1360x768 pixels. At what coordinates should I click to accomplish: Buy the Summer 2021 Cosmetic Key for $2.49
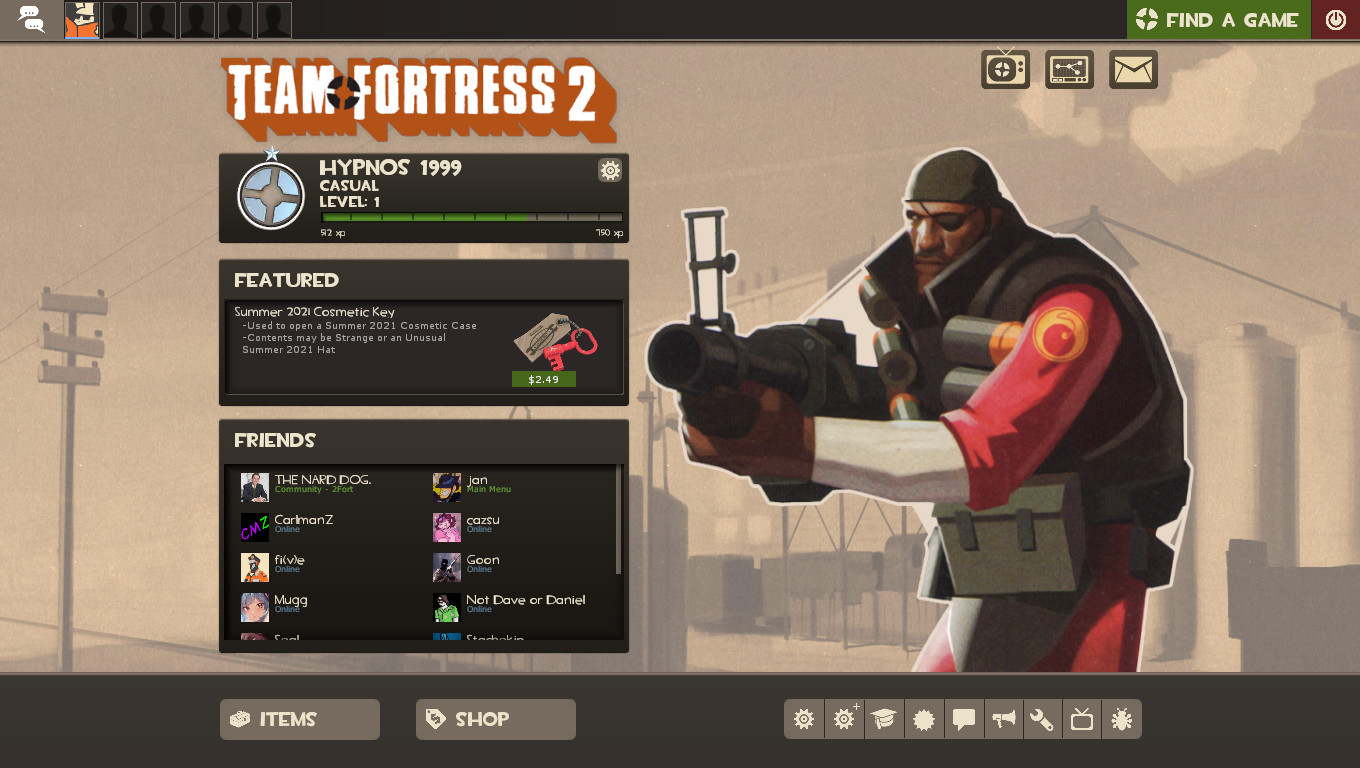[x=543, y=379]
